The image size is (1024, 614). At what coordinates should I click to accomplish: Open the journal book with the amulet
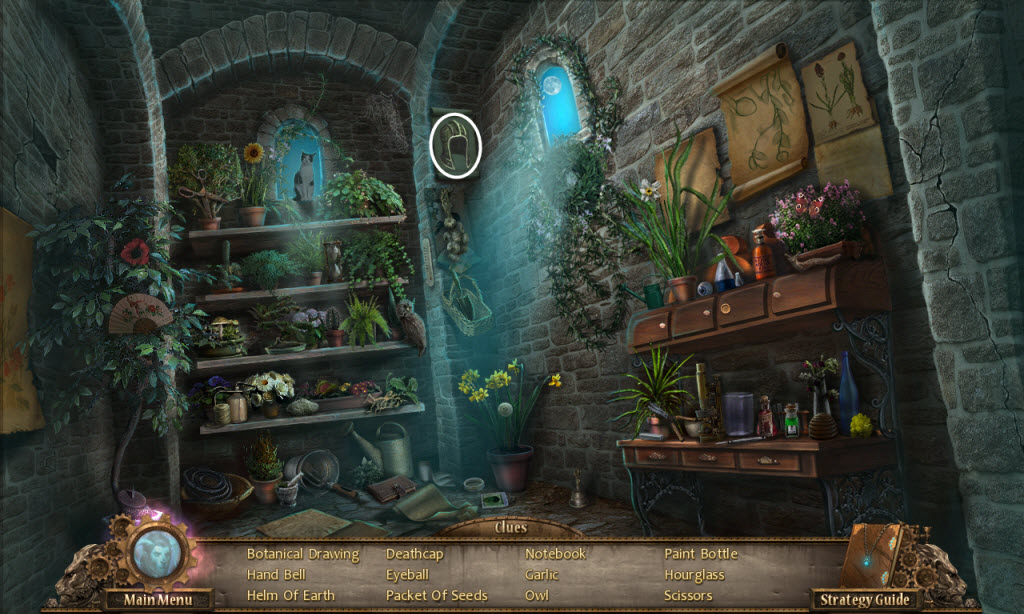tap(873, 555)
